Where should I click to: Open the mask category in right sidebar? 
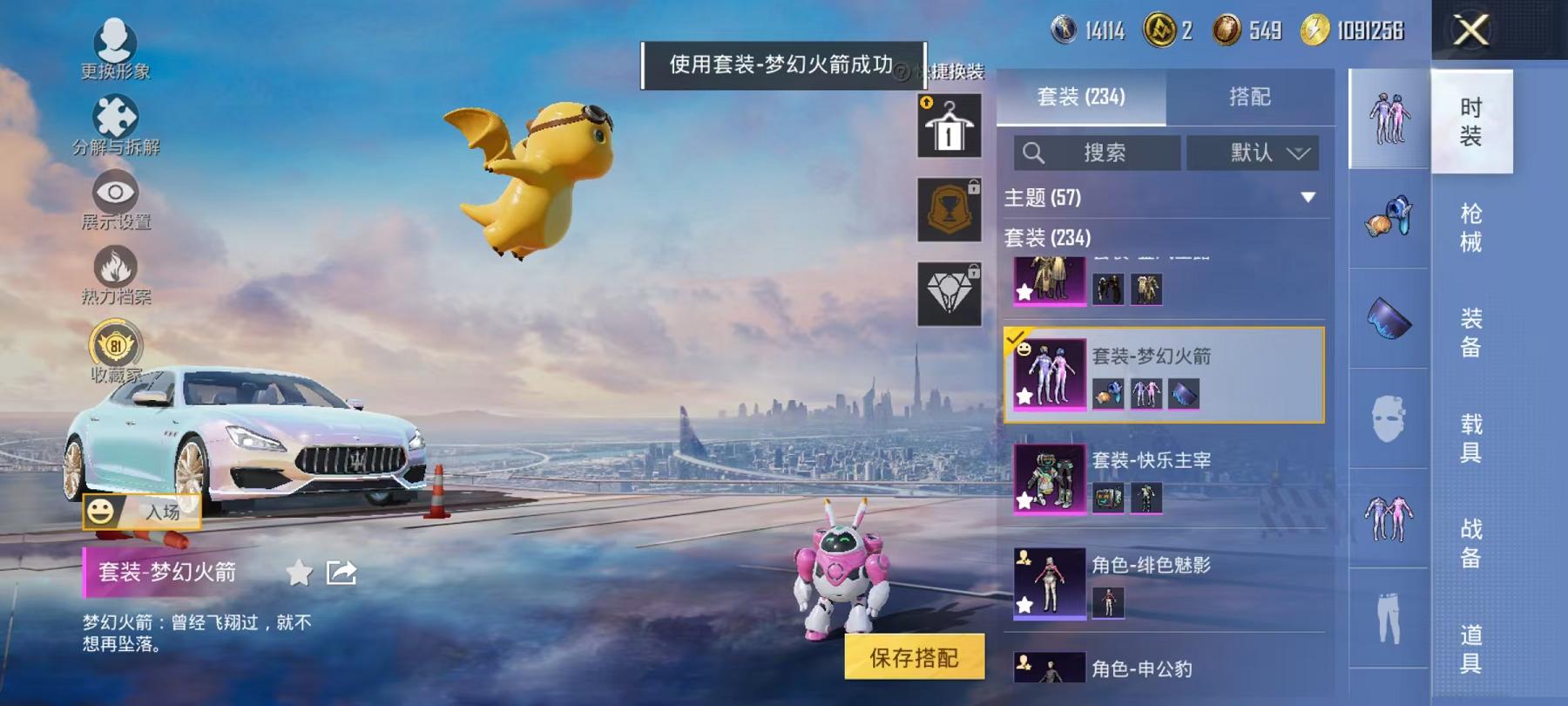click(x=1389, y=419)
